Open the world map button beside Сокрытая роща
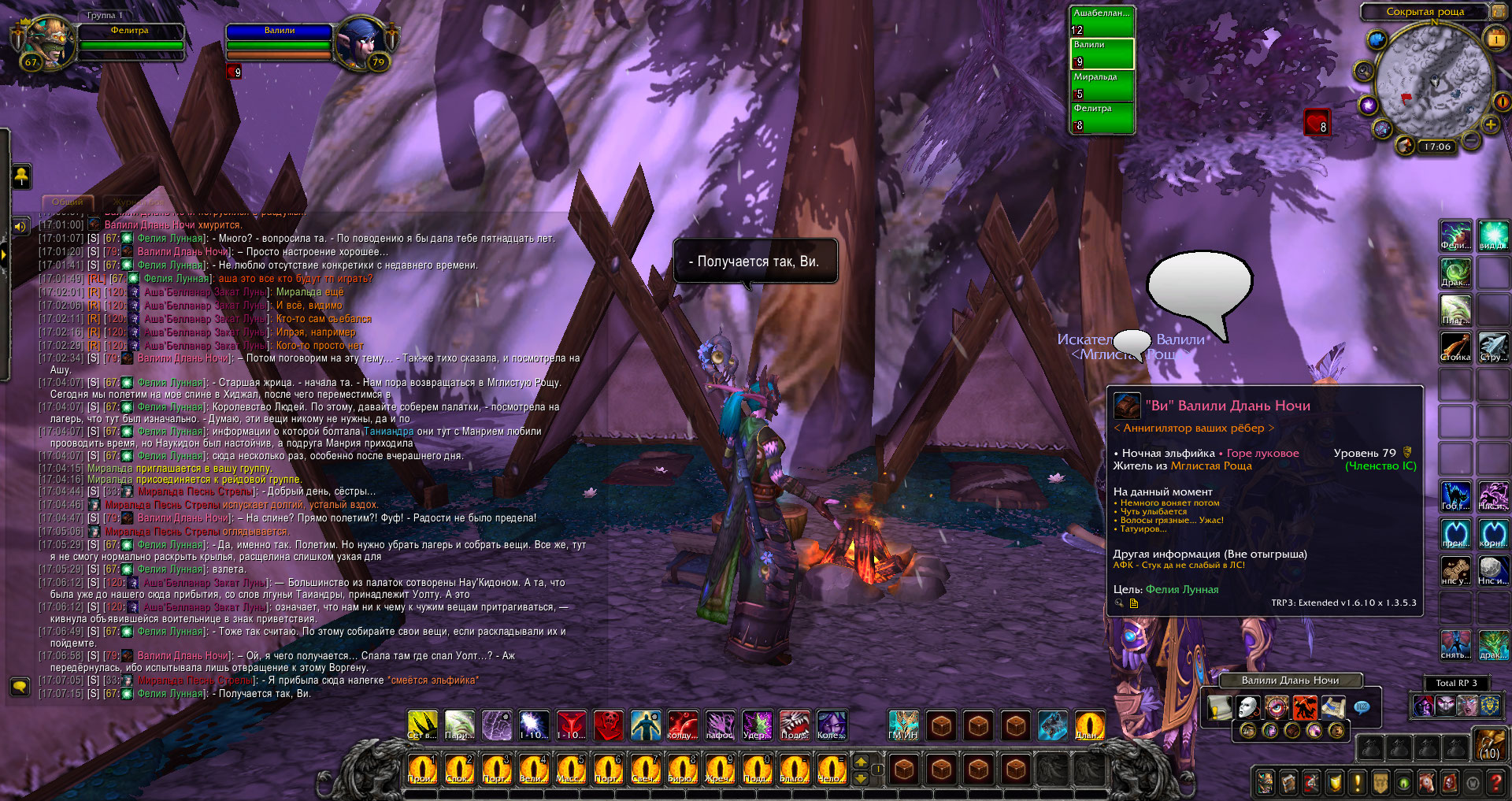 [x=1497, y=12]
